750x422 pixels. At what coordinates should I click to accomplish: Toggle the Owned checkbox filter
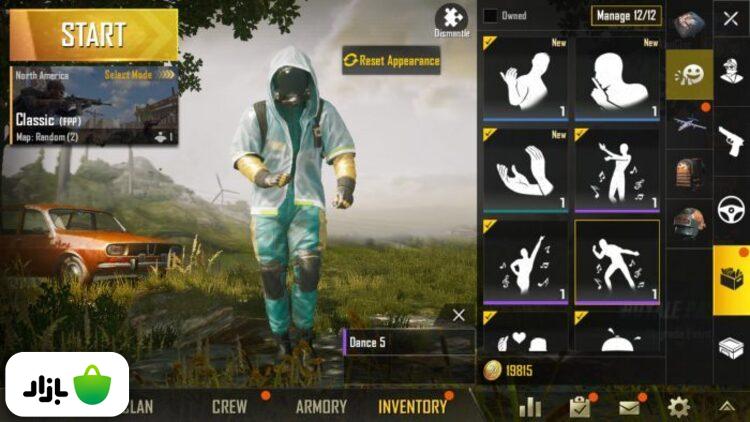point(490,15)
